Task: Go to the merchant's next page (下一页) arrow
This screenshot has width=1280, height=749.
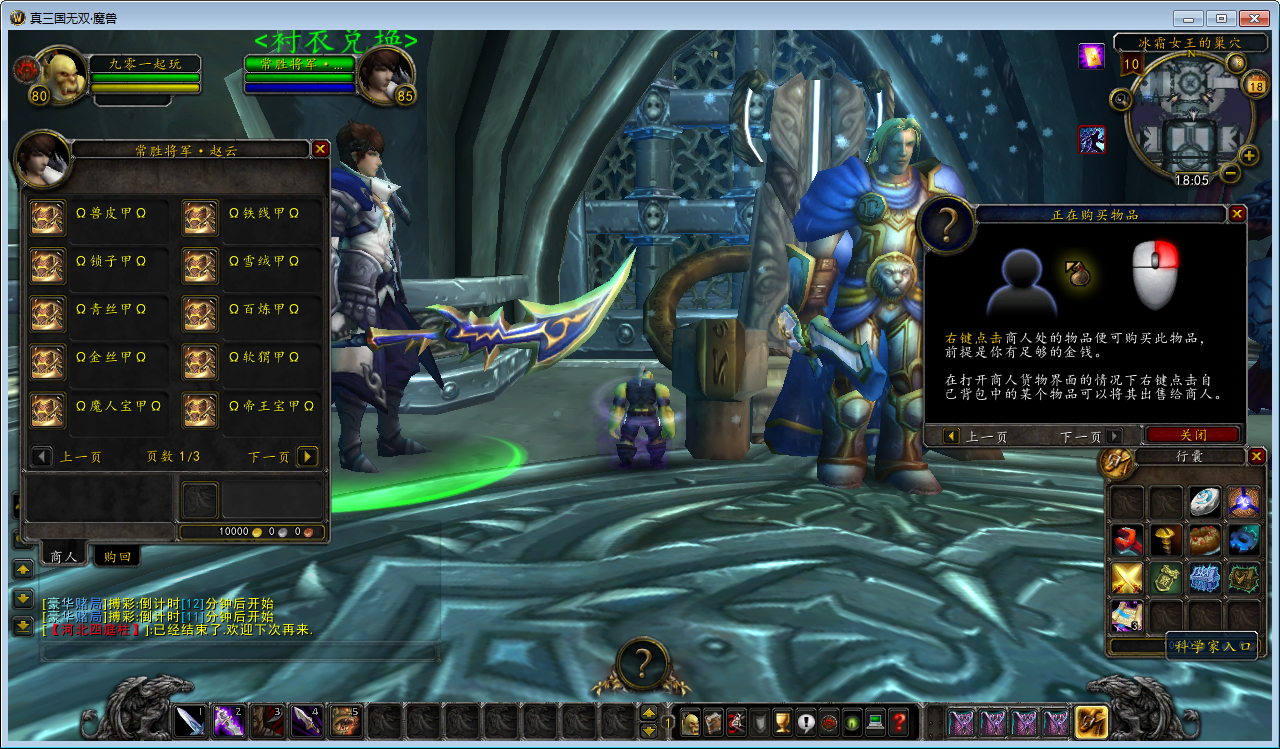Action: pyautogui.click(x=308, y=456)
